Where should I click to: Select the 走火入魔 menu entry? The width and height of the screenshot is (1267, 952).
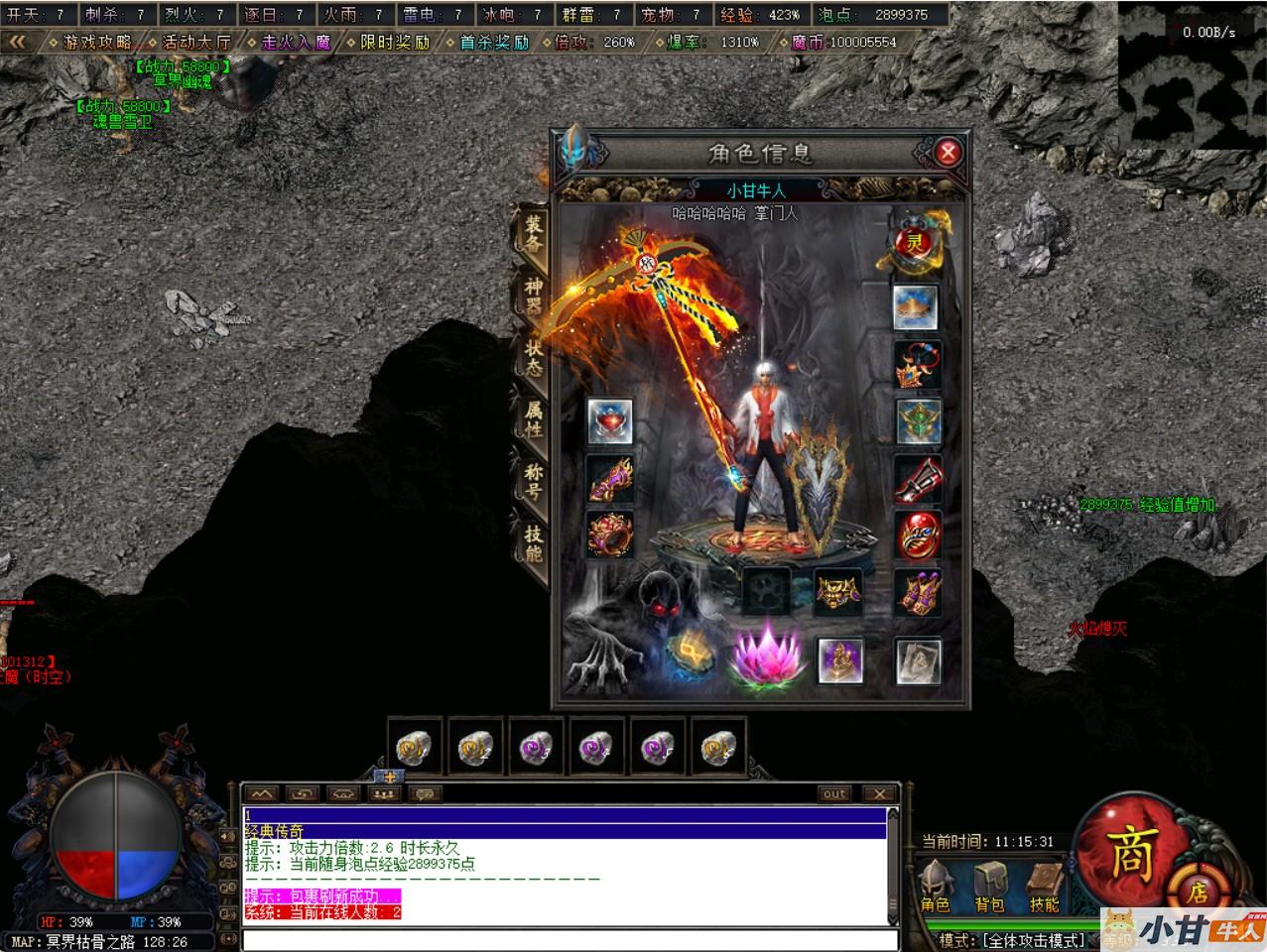click(x=296, y=43)
